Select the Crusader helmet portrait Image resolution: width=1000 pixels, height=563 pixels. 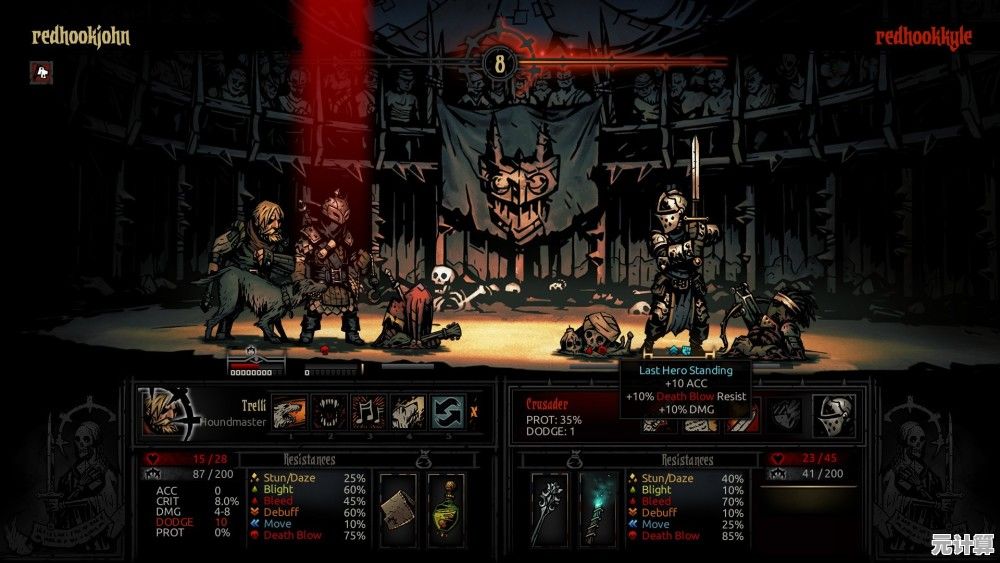point(833,414)
